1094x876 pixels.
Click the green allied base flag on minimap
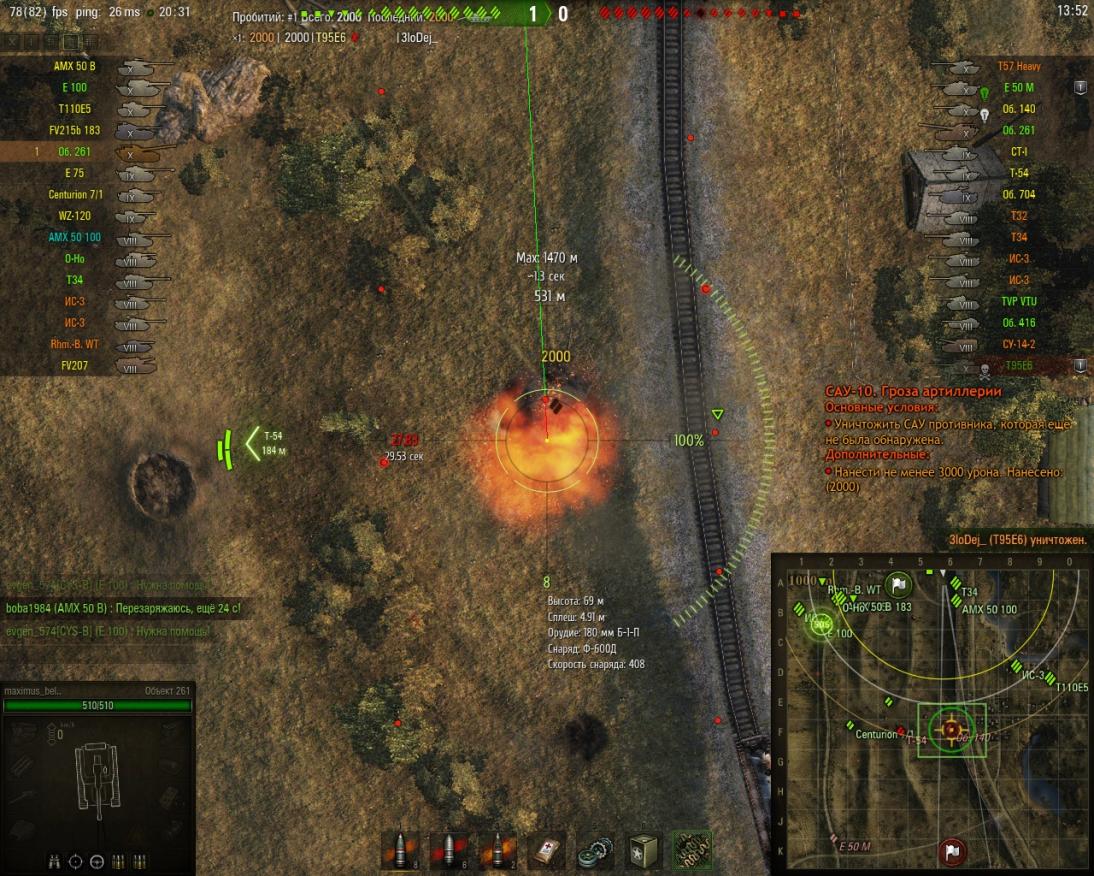tap(899, 583)
